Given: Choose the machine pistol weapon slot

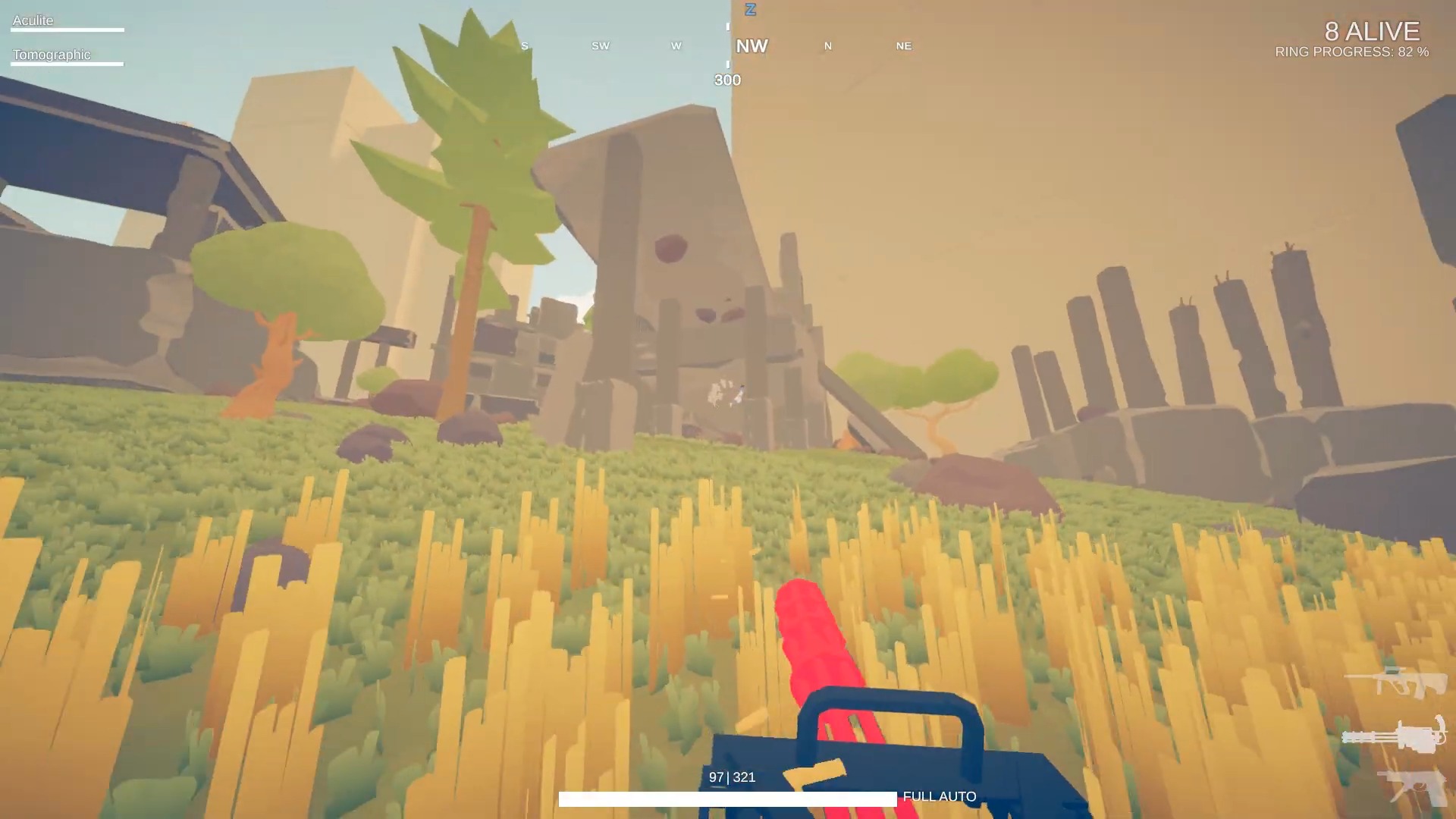Looking at the screenshot, I should coord(1412,787).
